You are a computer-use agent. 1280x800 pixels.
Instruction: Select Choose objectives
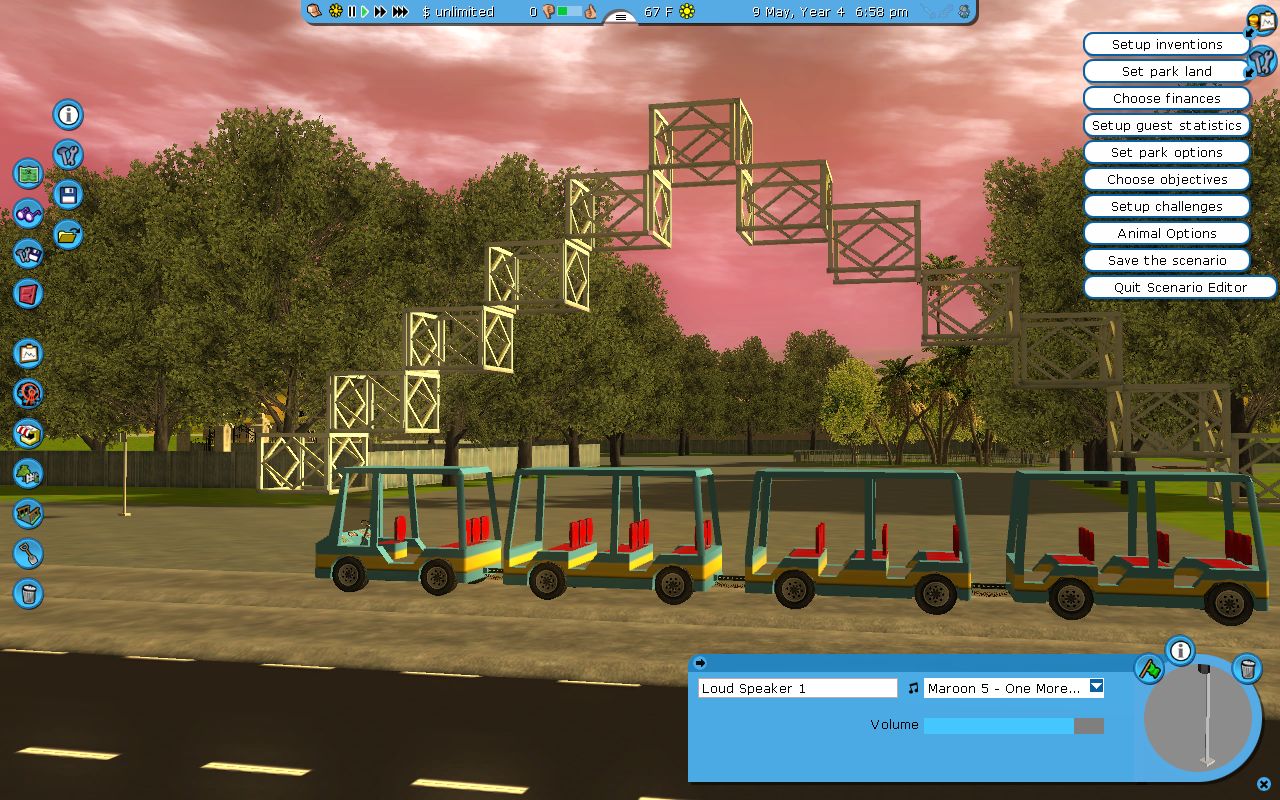[x=1166, y=180]
